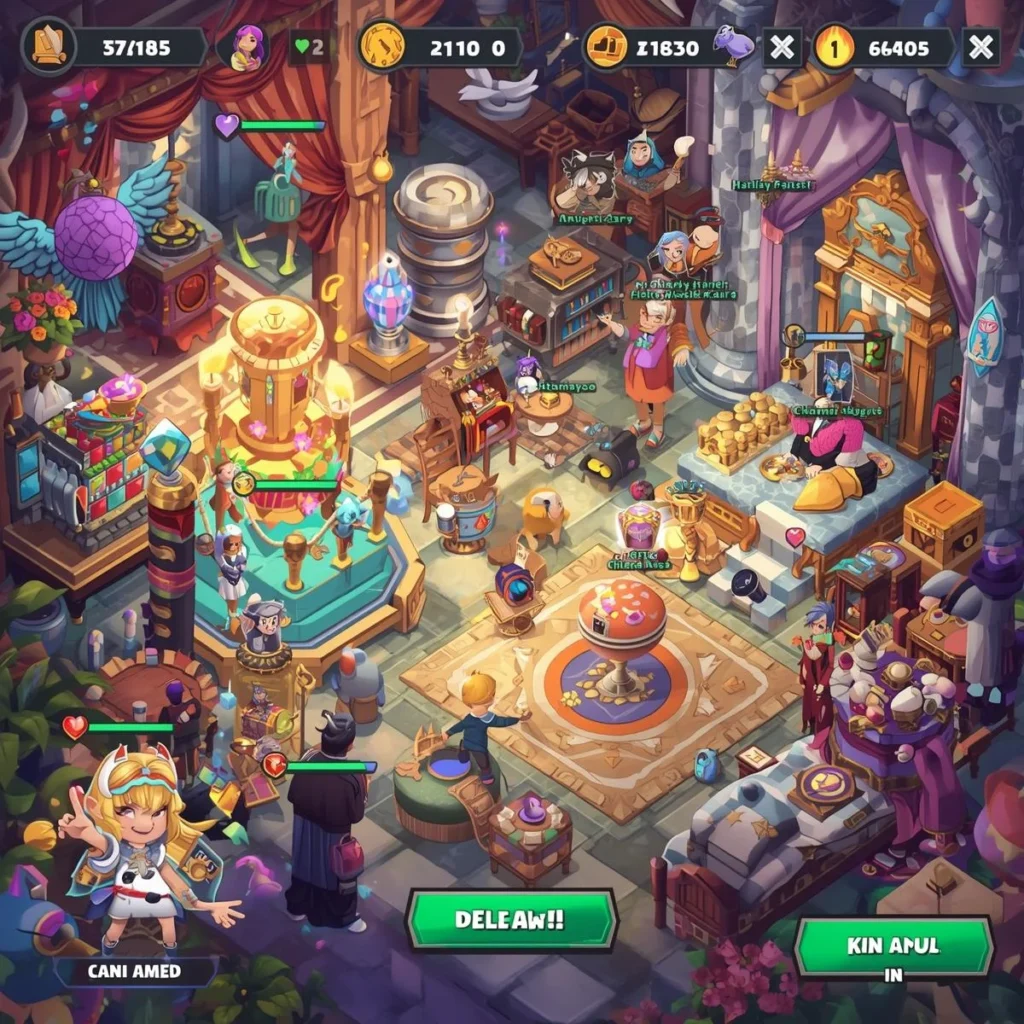Select the green KIN AMUL button
The height and width of the screenshot is (1024, 1024).
click(893, 946)
